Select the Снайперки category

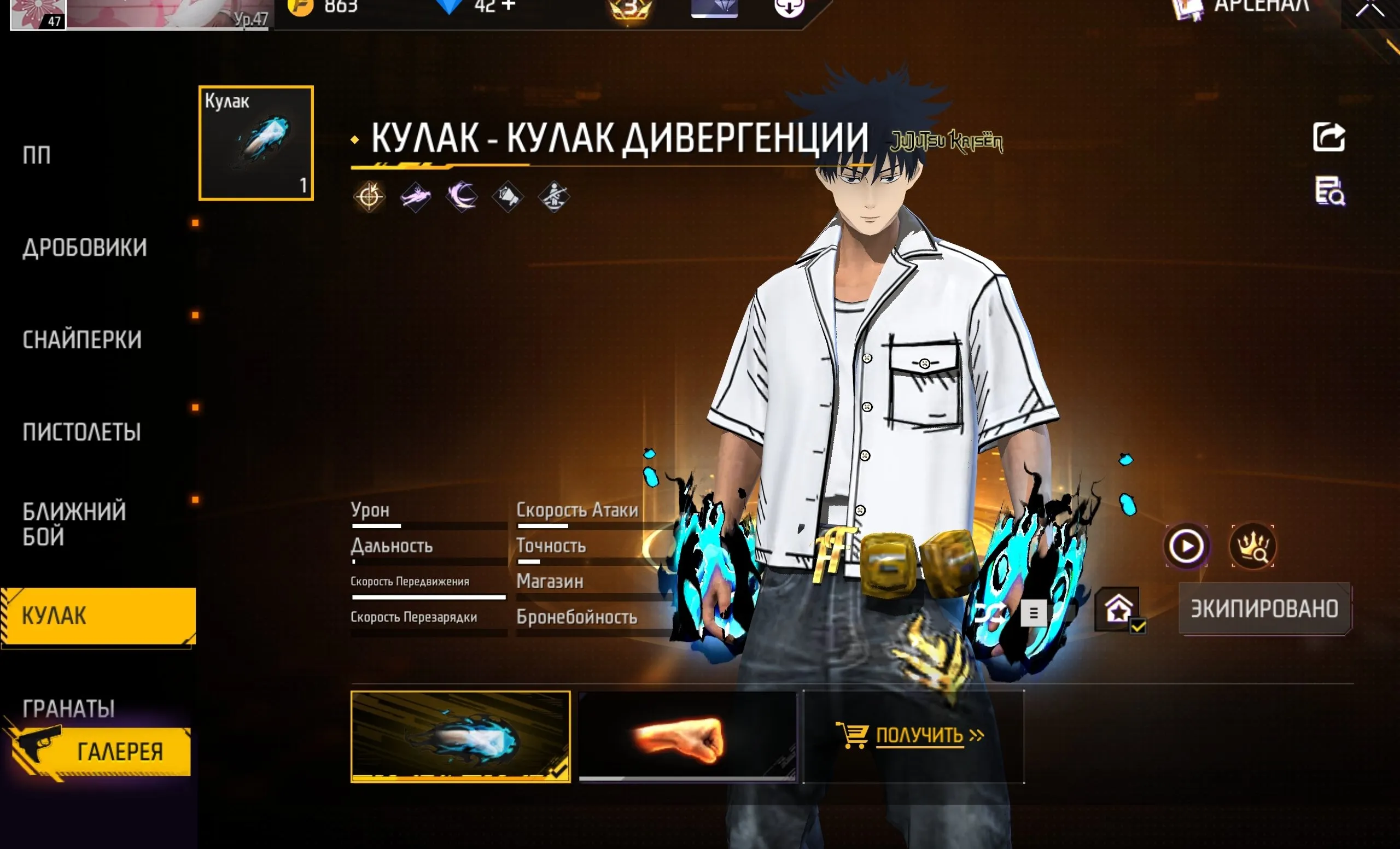pos(83,339)
